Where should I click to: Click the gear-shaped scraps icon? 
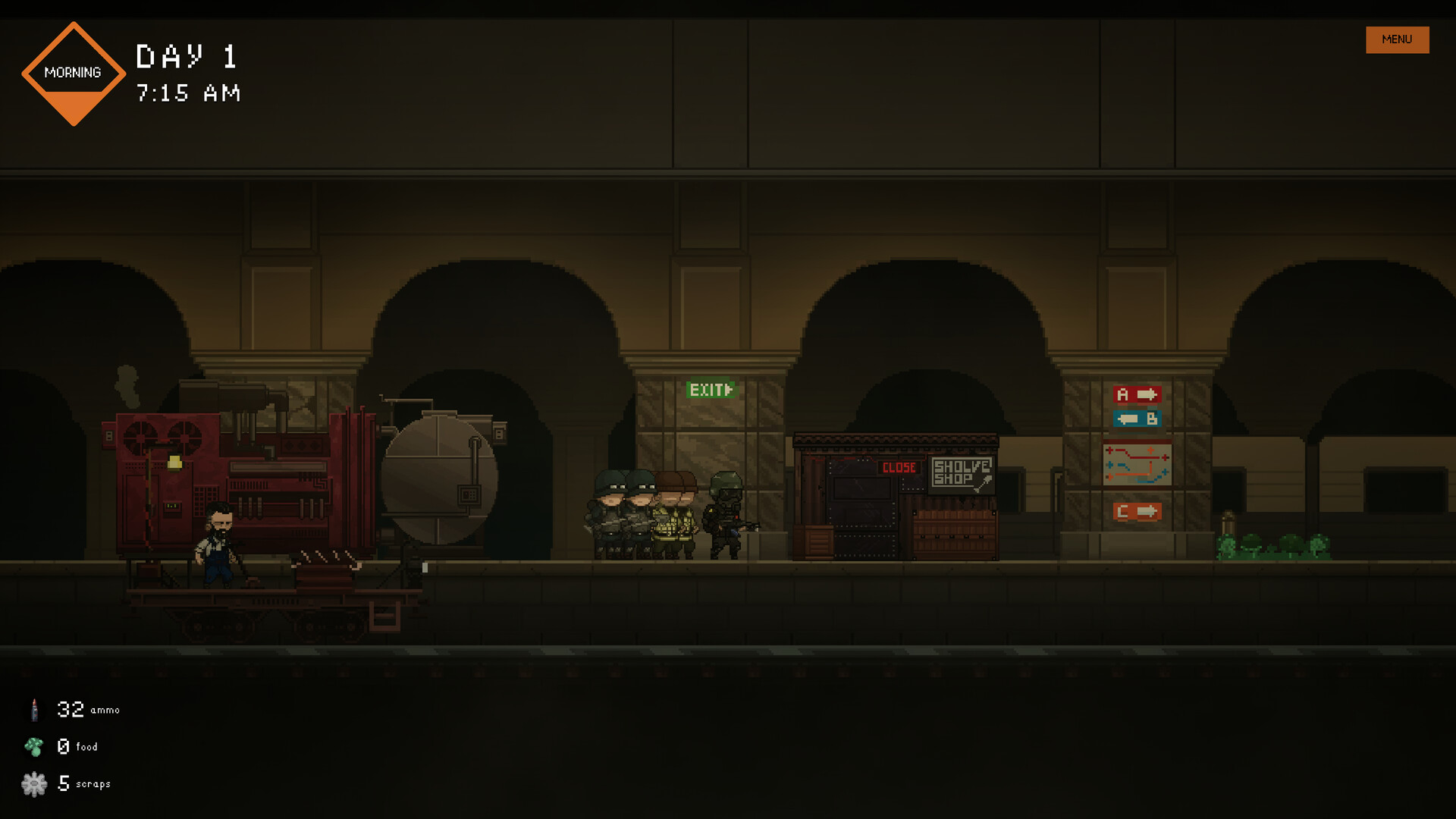(x=33, y=783)
